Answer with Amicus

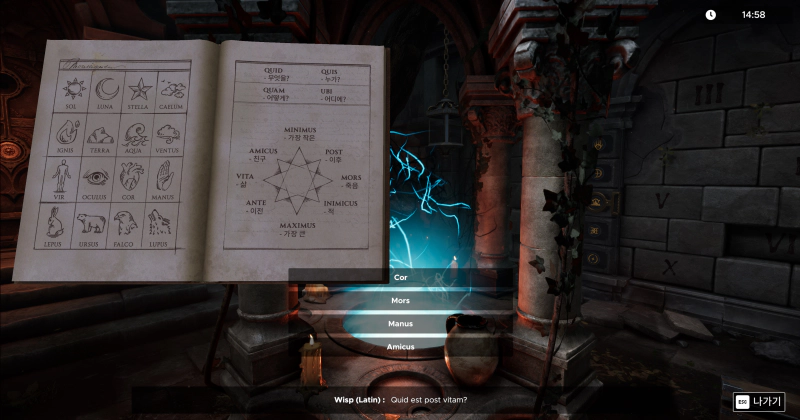[x=400, y=346]
